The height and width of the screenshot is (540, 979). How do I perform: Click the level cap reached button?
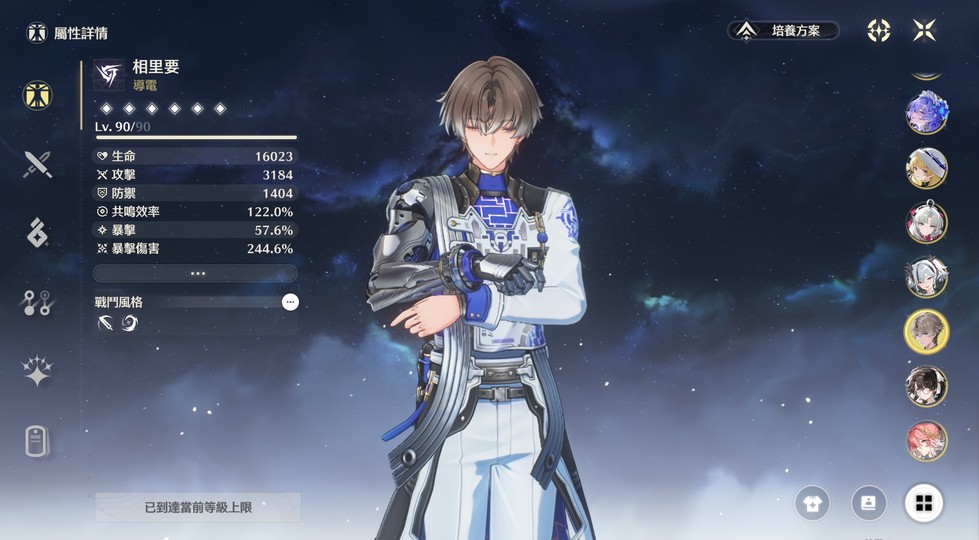pos(198,507)
